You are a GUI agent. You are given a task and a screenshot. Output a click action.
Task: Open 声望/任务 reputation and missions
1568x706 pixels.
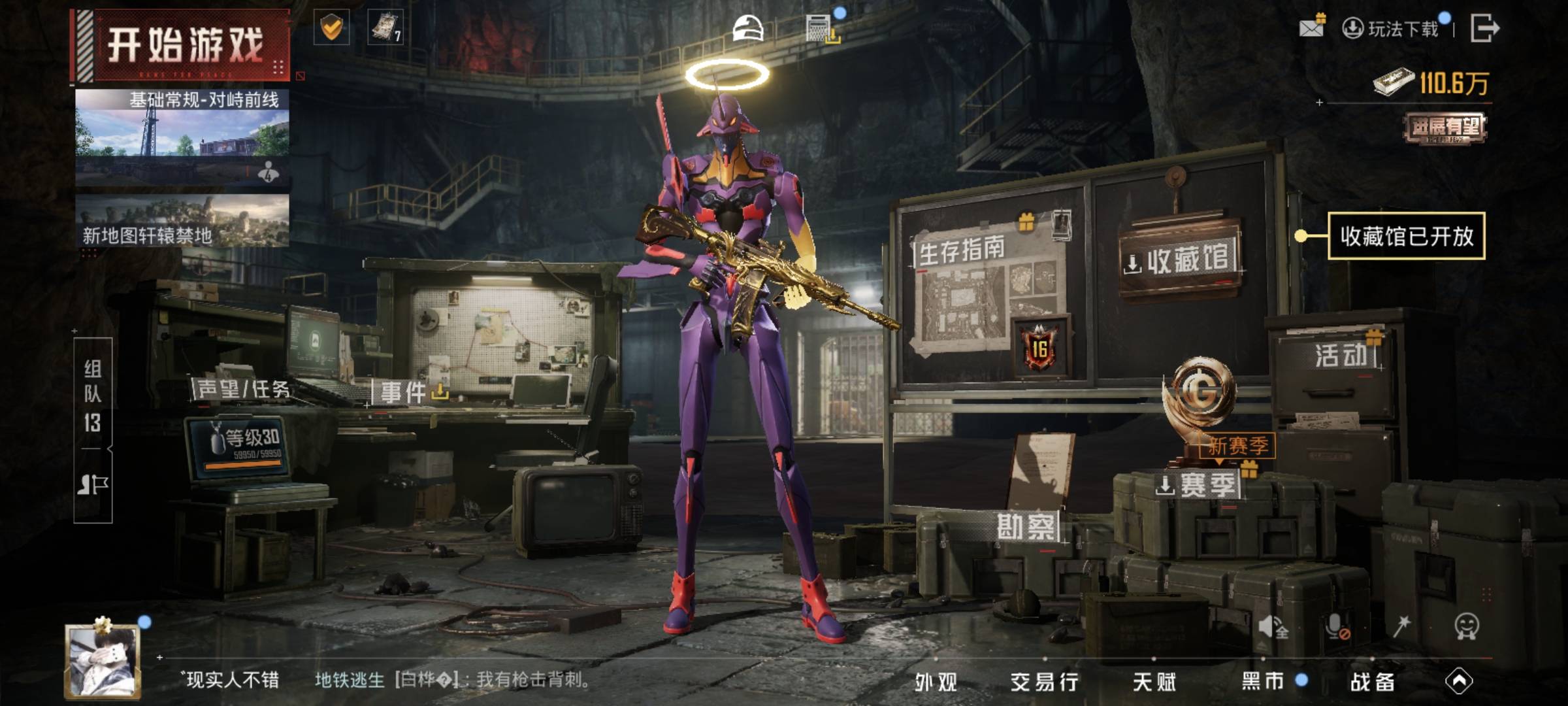click(x=243, y=390)
